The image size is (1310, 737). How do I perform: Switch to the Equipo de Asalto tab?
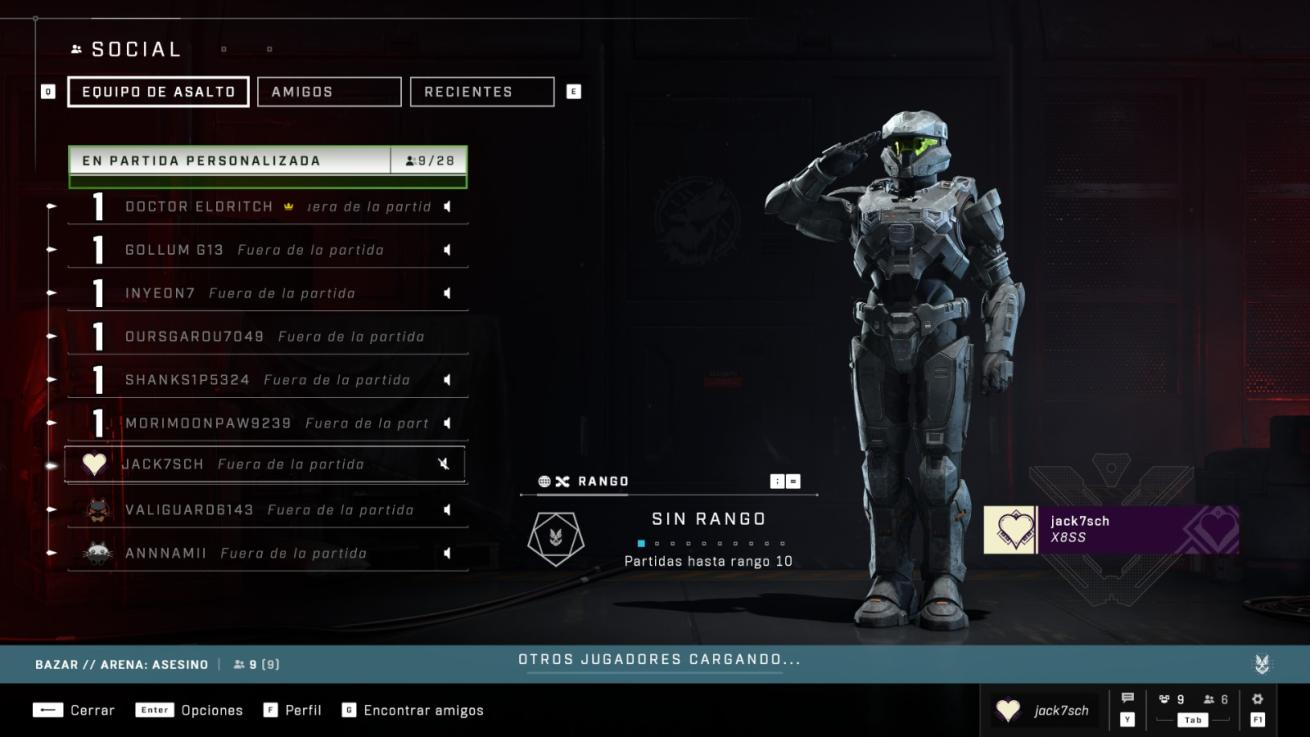coord(158,92)
